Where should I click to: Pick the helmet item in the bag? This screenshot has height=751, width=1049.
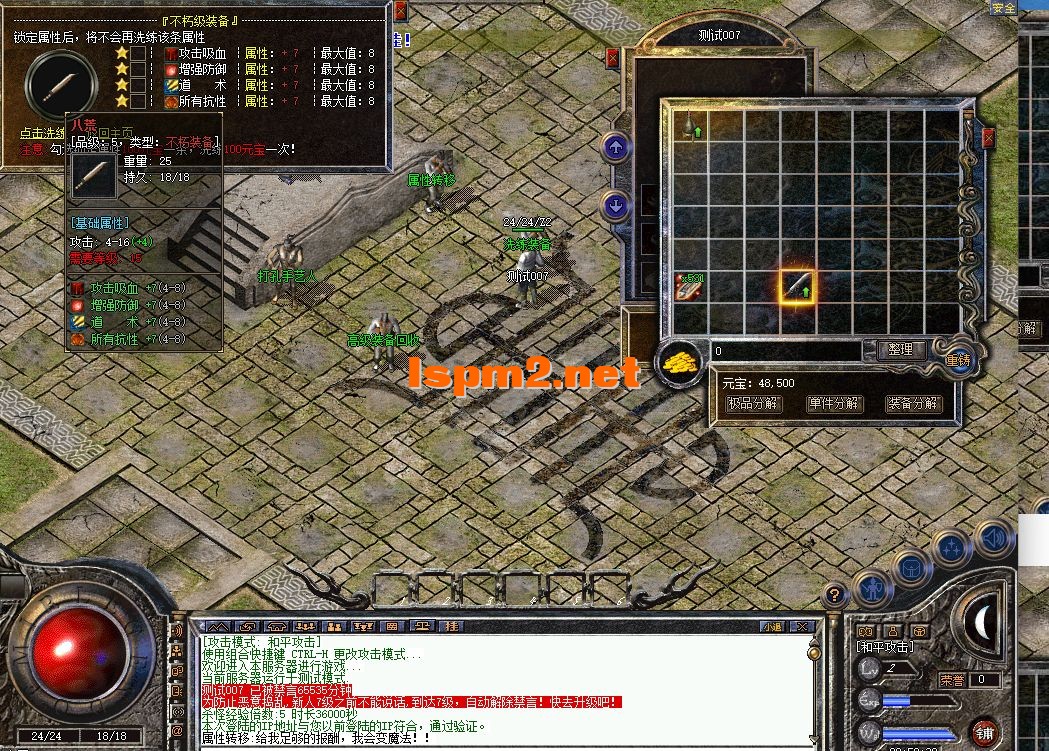coord(690,126)
